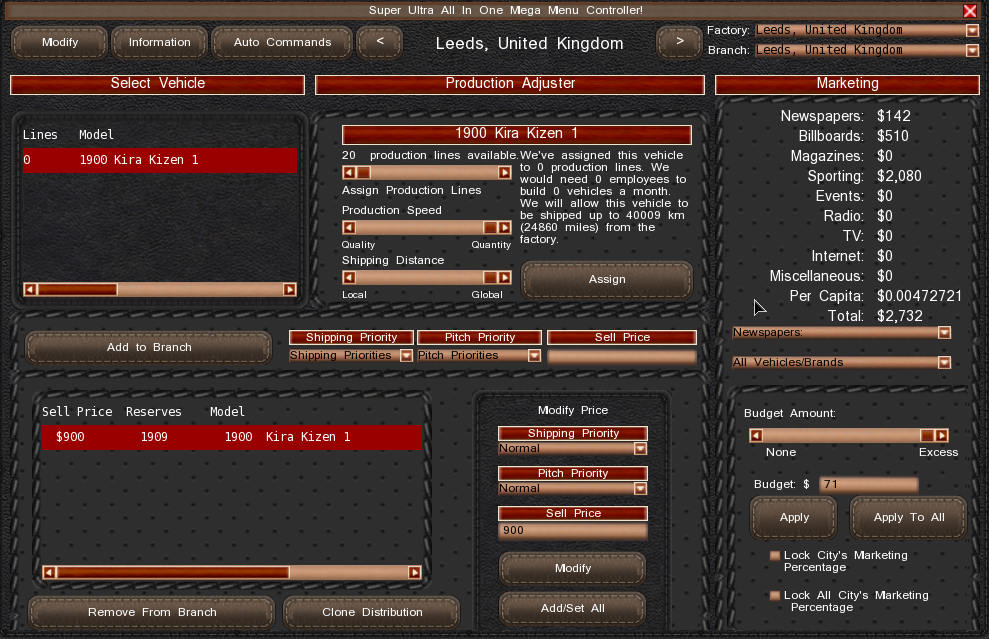Open the Modify menu
Image resolution: width=989 pixels, height=639 pixels.
point(60,42)
